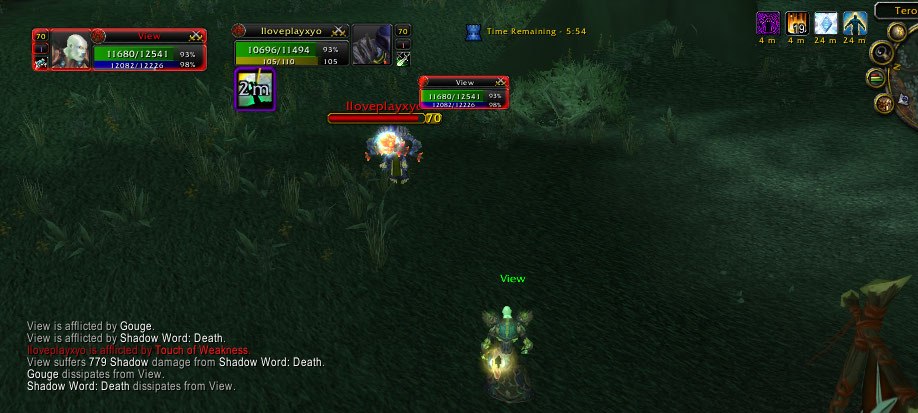This screenshot has height=413, width=918.
Task: Open the battlefield flag minimap button
Action: coord(876,78)
